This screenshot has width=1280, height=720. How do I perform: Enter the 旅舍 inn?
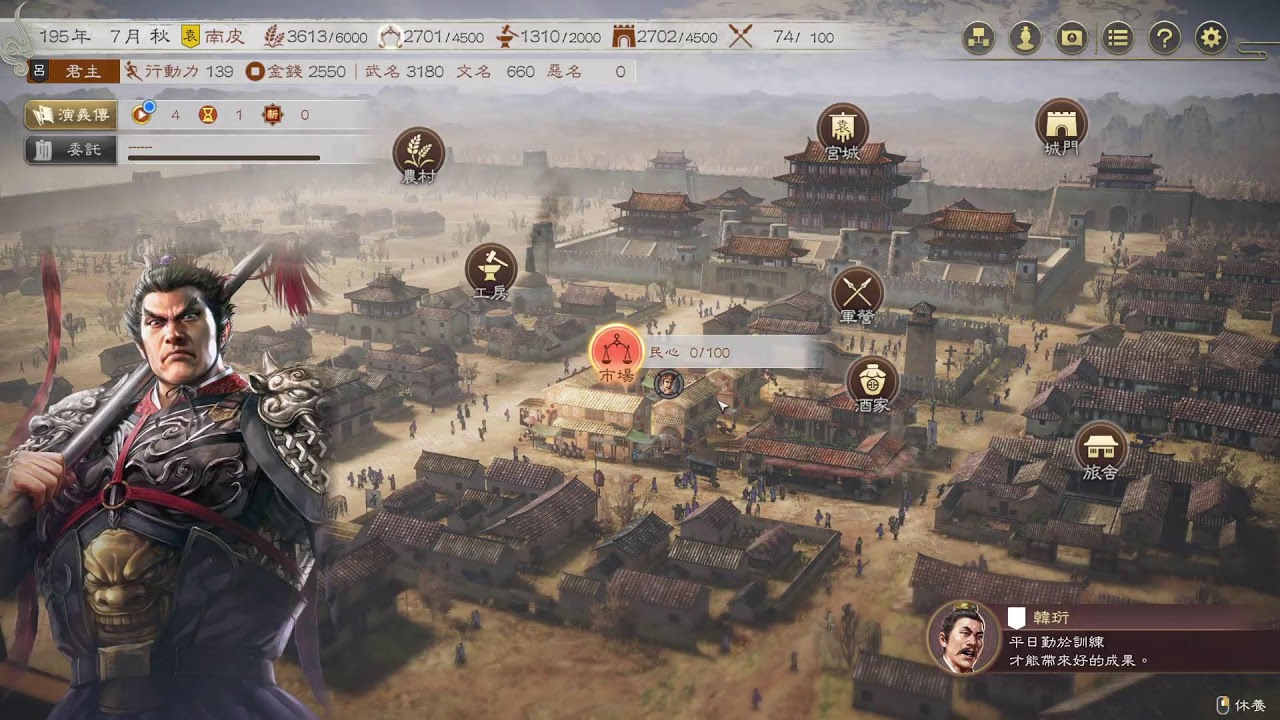pos(1100,447)
